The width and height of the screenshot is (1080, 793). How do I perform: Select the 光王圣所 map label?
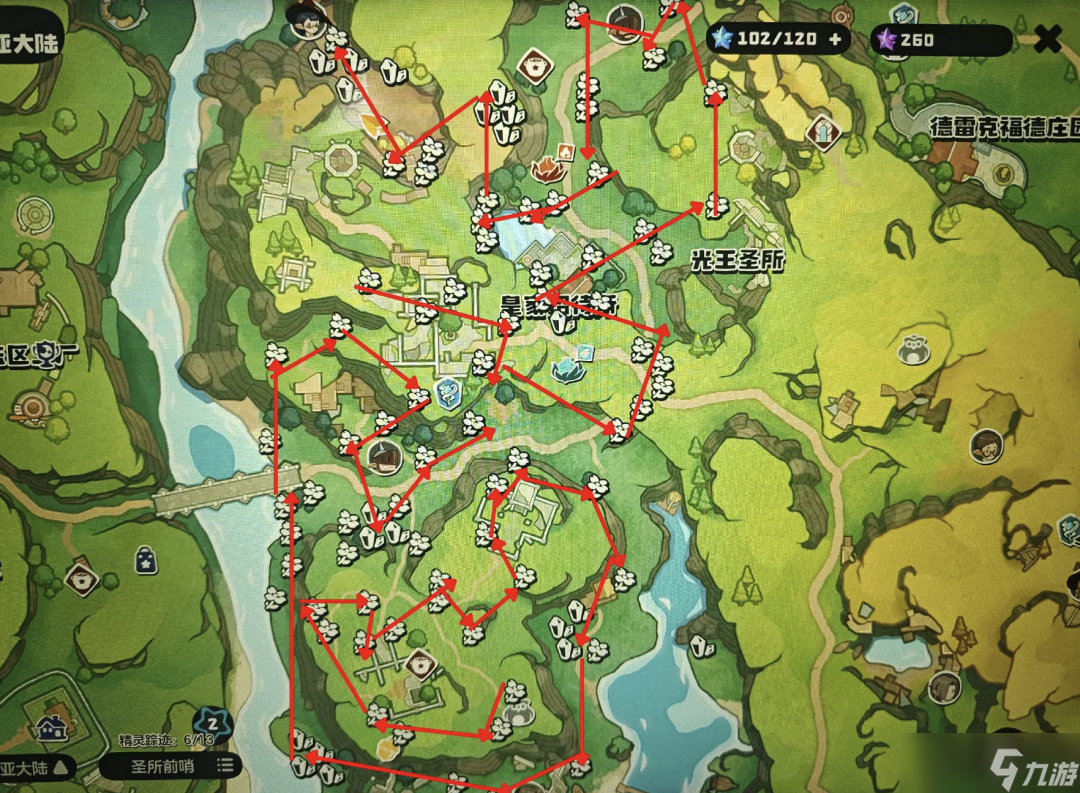point(737,260)
